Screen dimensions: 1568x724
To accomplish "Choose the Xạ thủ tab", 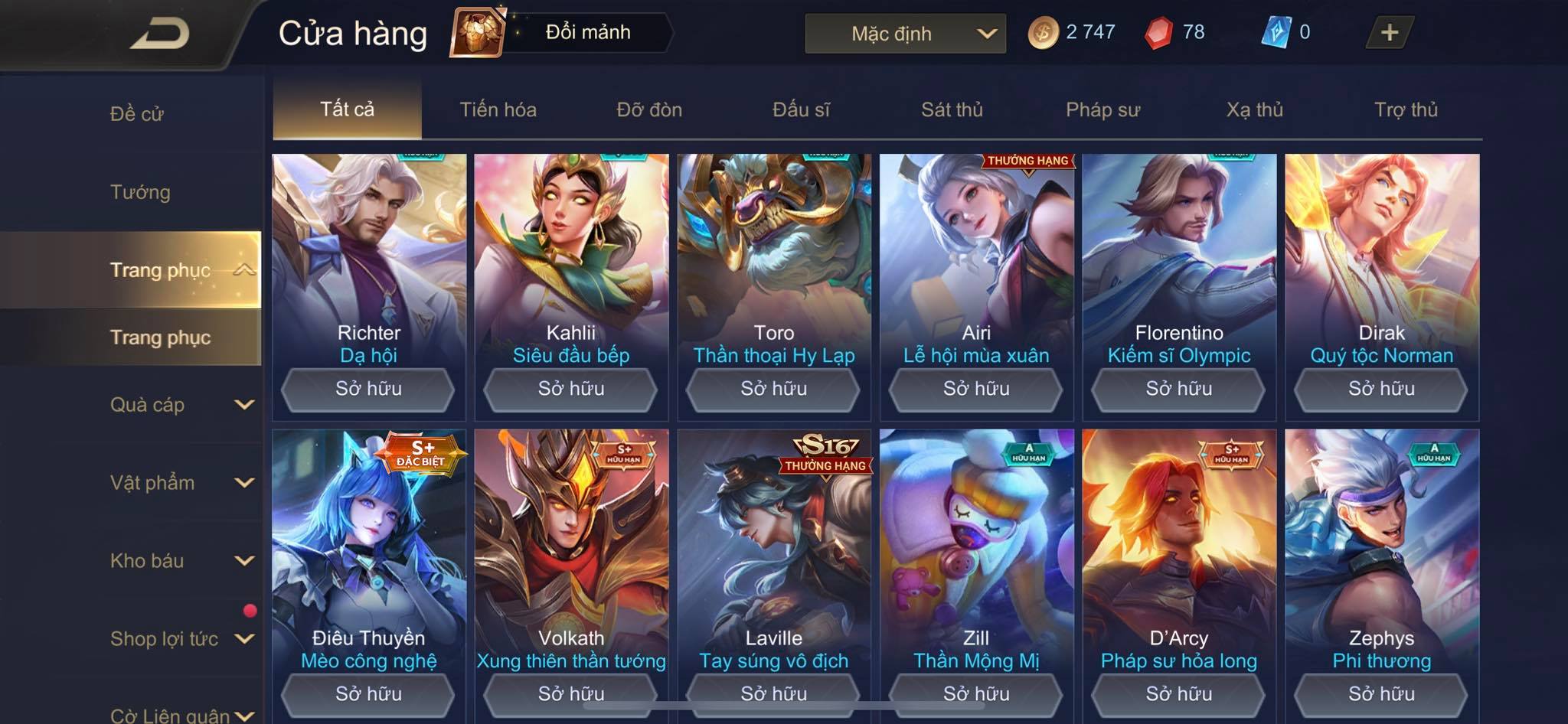I will pyautogui.click(x=1254, y=109).
